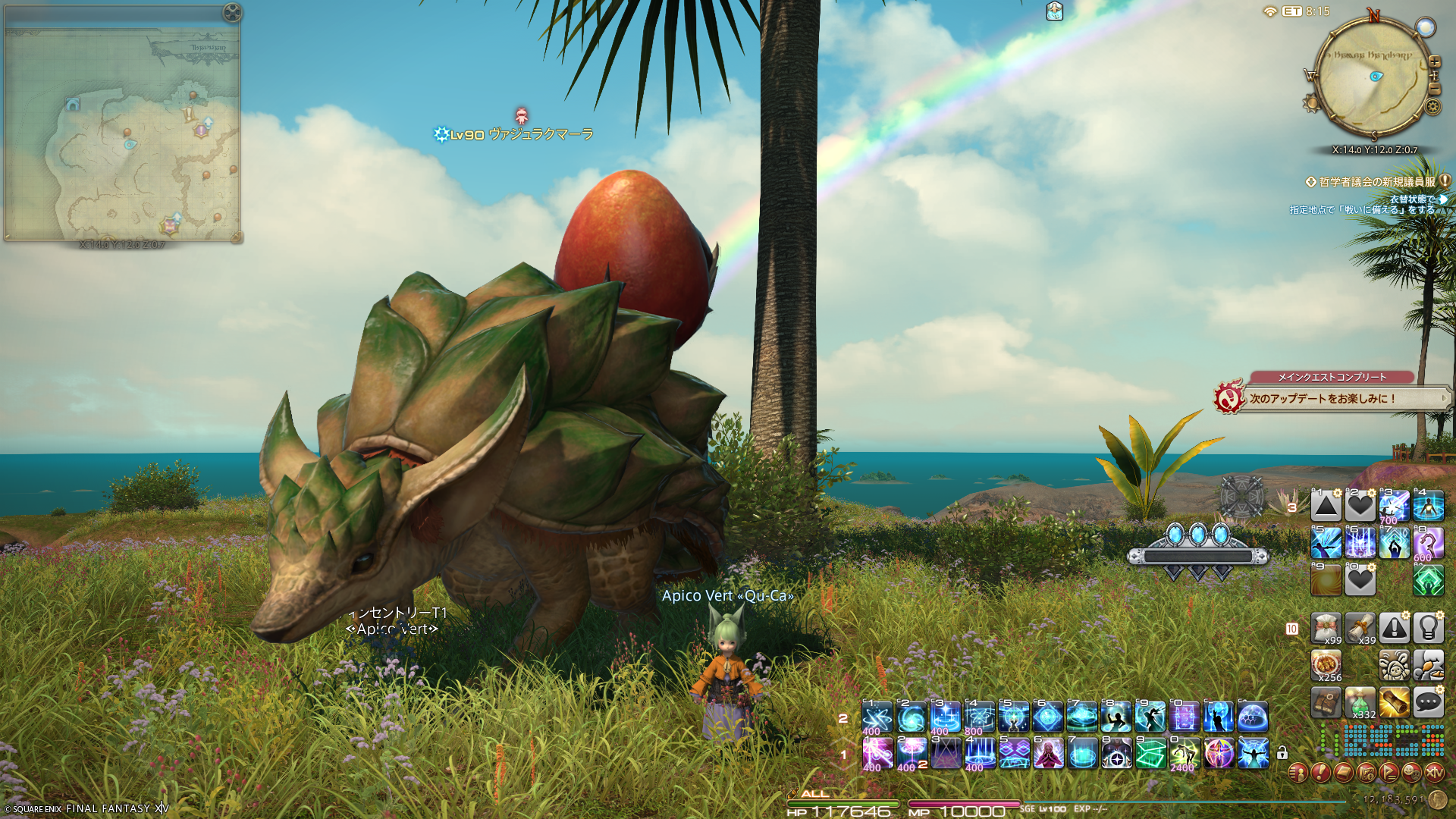Viewport: 1456px width, 819px height.
Task: Zoom out the minimap with minus button
Action: pos(1434,89)
